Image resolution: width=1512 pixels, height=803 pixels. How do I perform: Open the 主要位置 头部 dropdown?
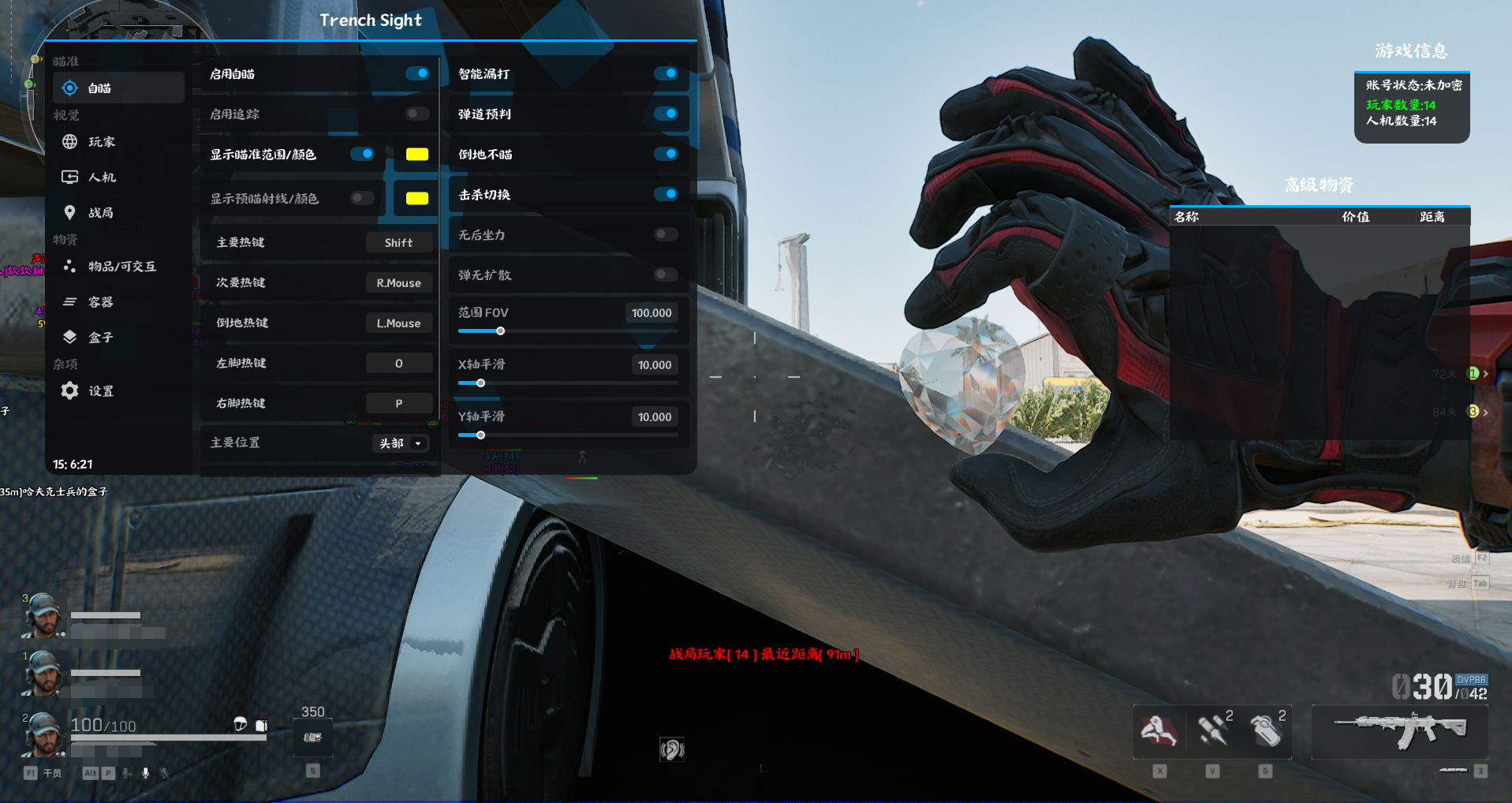coord(401,443)
